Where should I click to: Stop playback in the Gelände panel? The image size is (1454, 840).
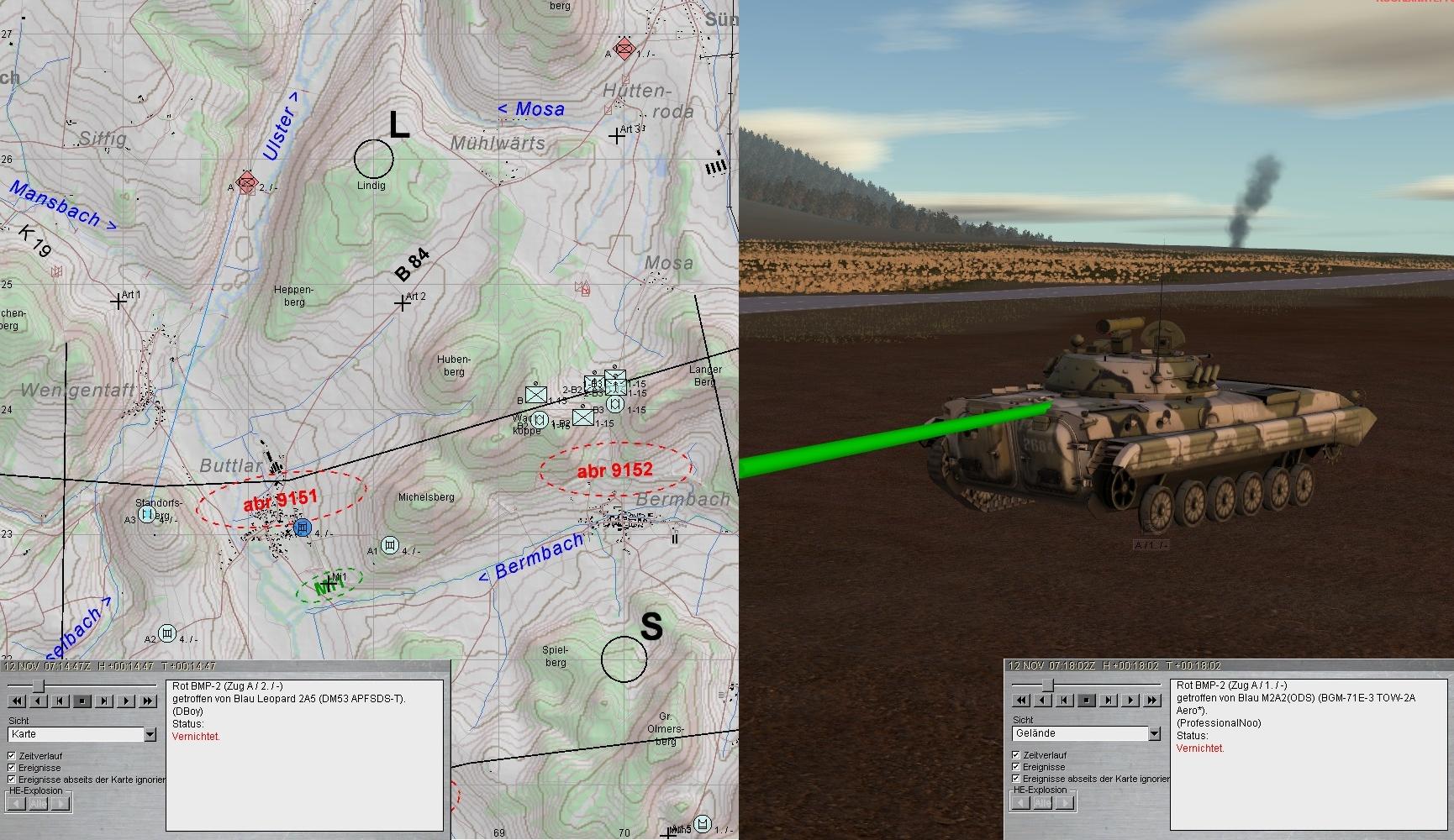coord(1087,700)
